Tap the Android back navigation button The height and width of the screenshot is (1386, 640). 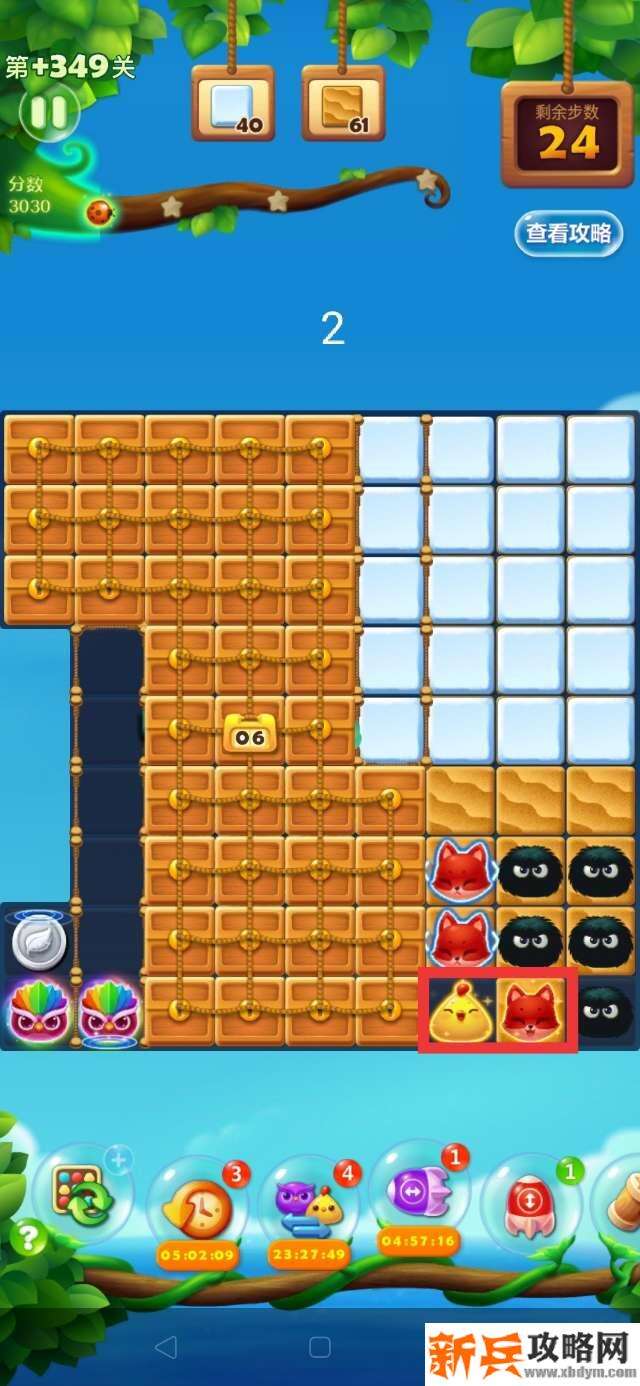click(x=167, y=1347)
